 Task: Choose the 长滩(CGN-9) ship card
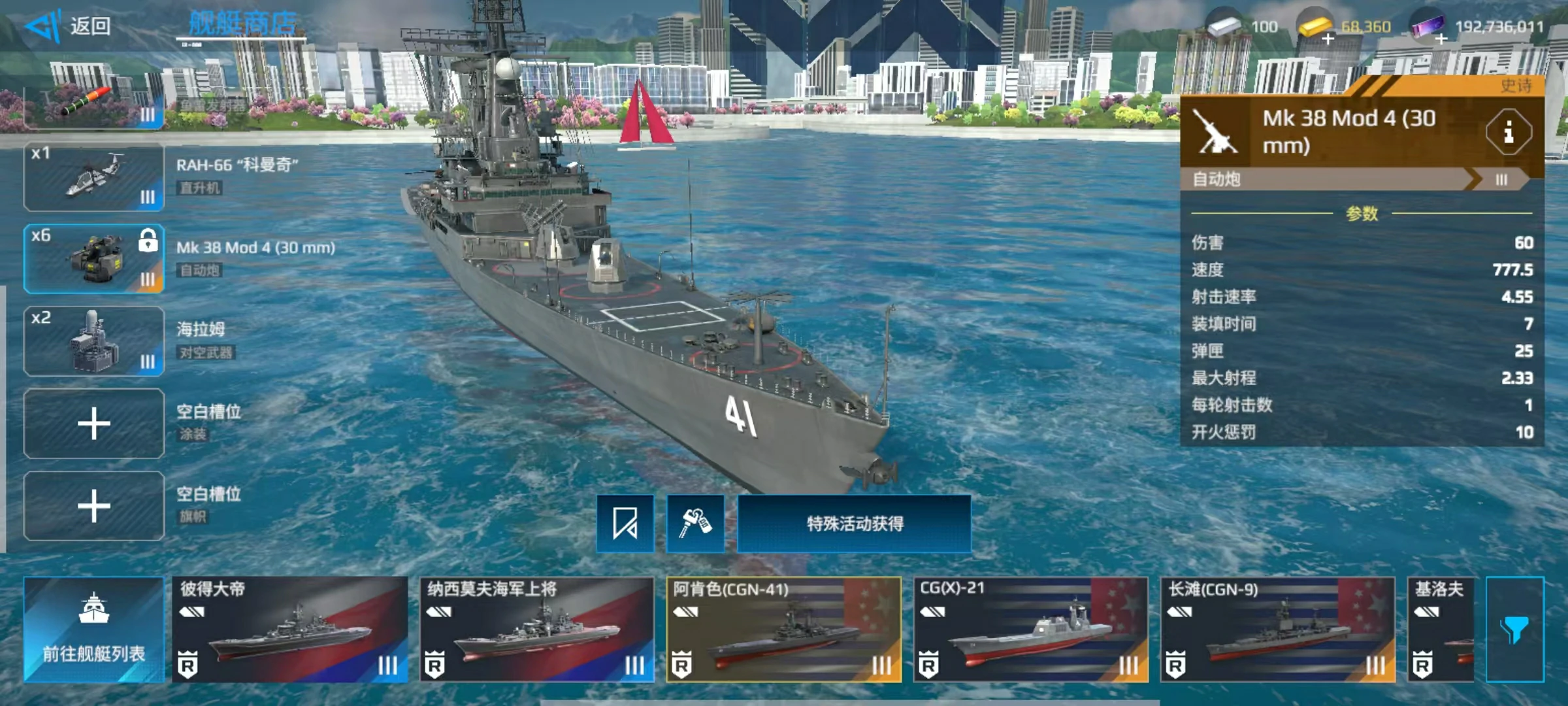pyautogui.click(x=1277, y=630)
